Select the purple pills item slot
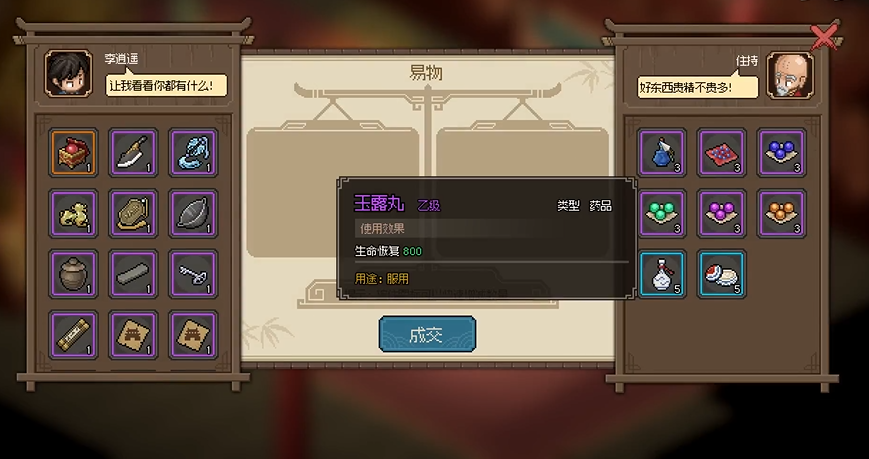869x459 pixels. coord(721,212)
